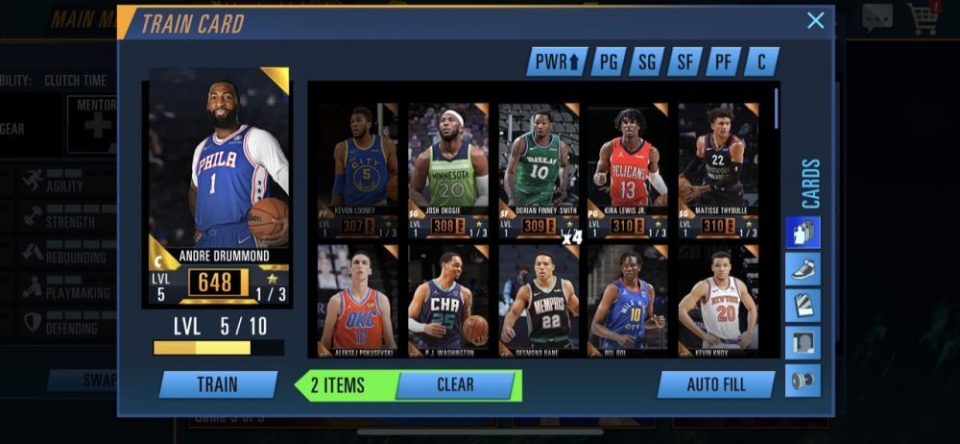Screen dimensions: 960x444
Task: Sort cards with the PWR button
Action: click(x=557, y=62)
